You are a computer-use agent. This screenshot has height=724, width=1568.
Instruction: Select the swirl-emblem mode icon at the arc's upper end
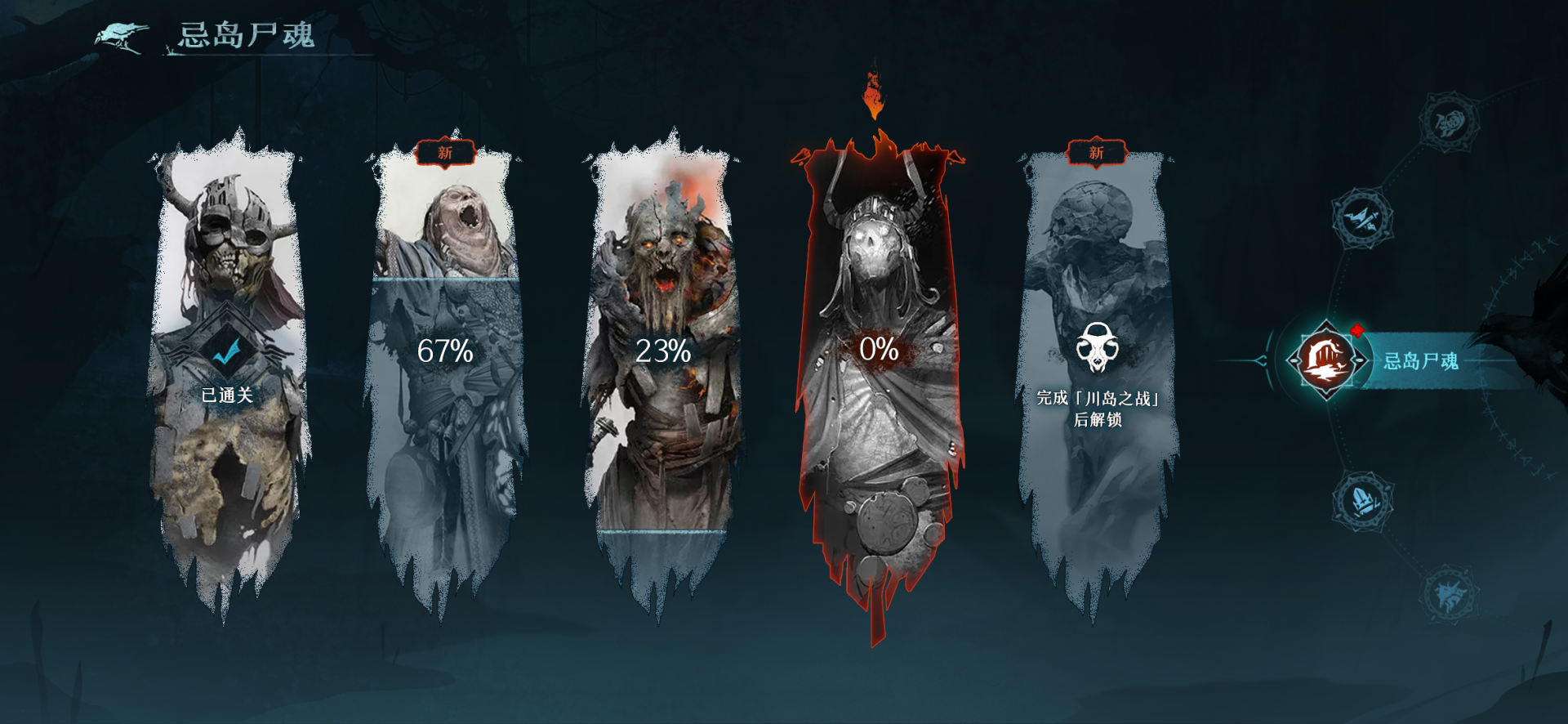coord(1450,123)
